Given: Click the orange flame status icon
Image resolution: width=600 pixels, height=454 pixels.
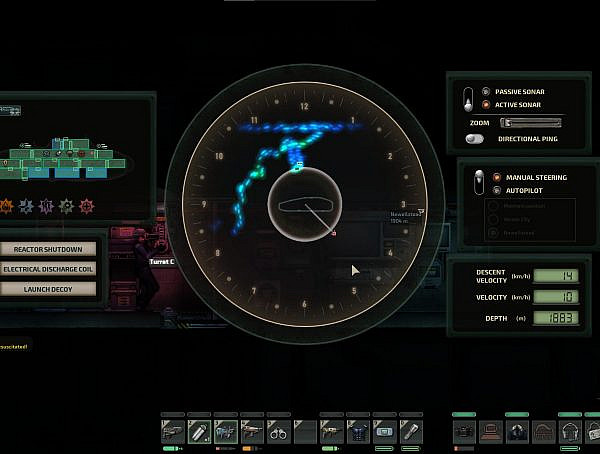Looking at the screenshot, I should click(x=5, y=206).
